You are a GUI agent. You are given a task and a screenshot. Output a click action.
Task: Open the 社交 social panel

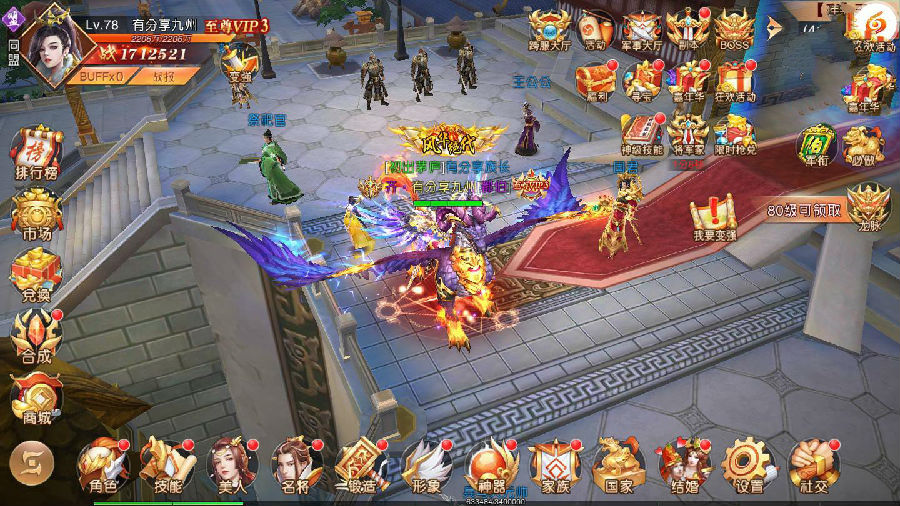tap(810, 464)
